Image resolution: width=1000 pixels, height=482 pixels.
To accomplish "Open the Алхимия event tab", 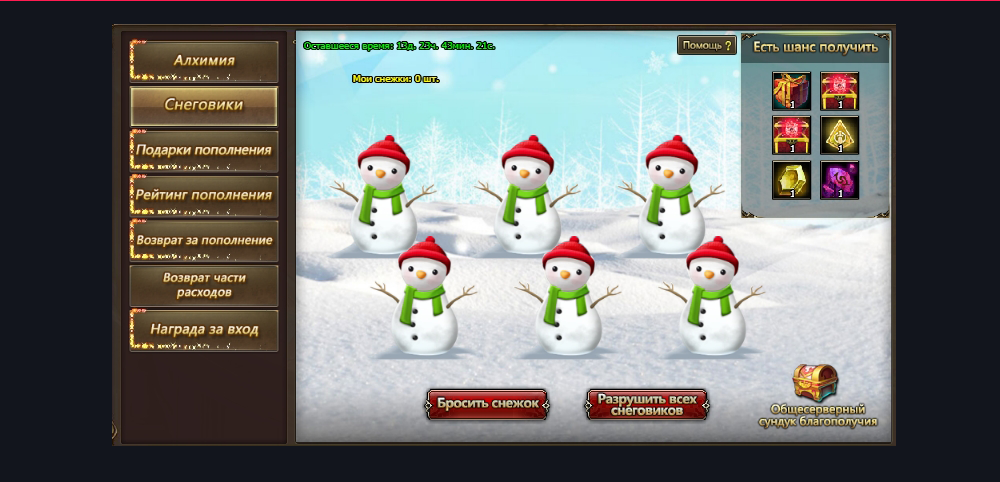I will pyautogui.click(x=204, y=61).
